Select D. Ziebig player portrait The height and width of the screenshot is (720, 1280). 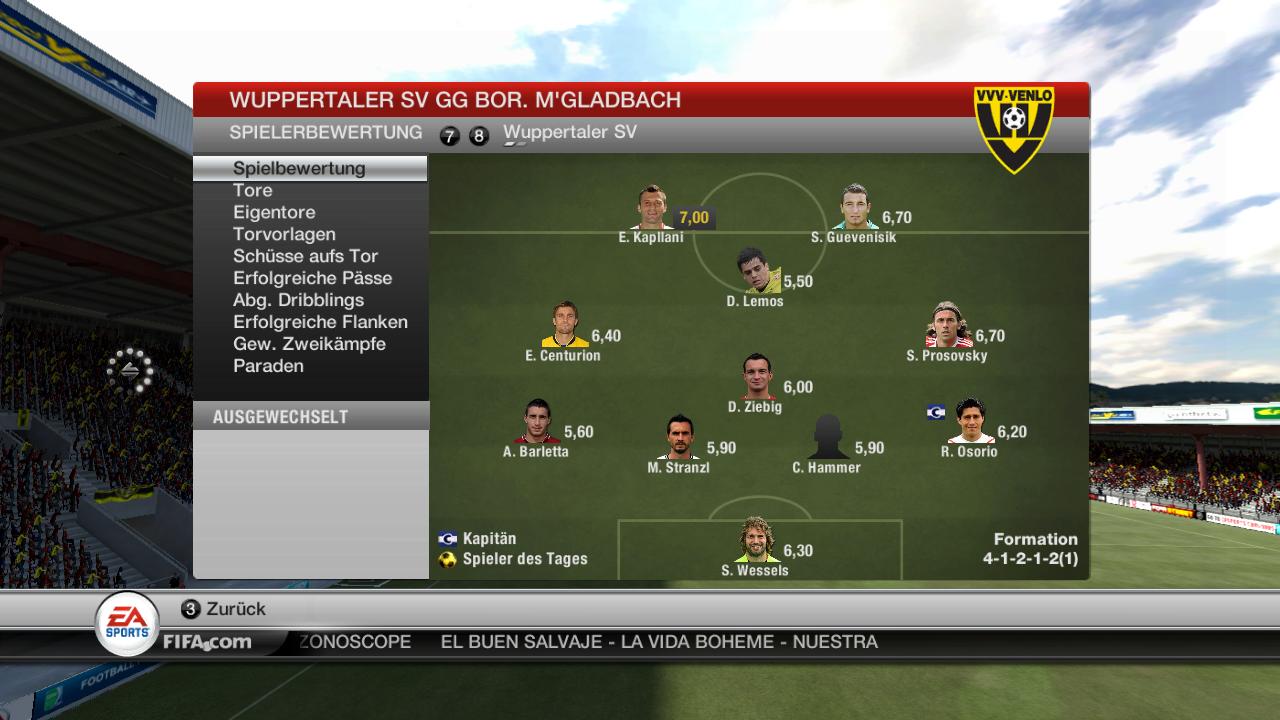pyautogui.click(x=758, y=377)
